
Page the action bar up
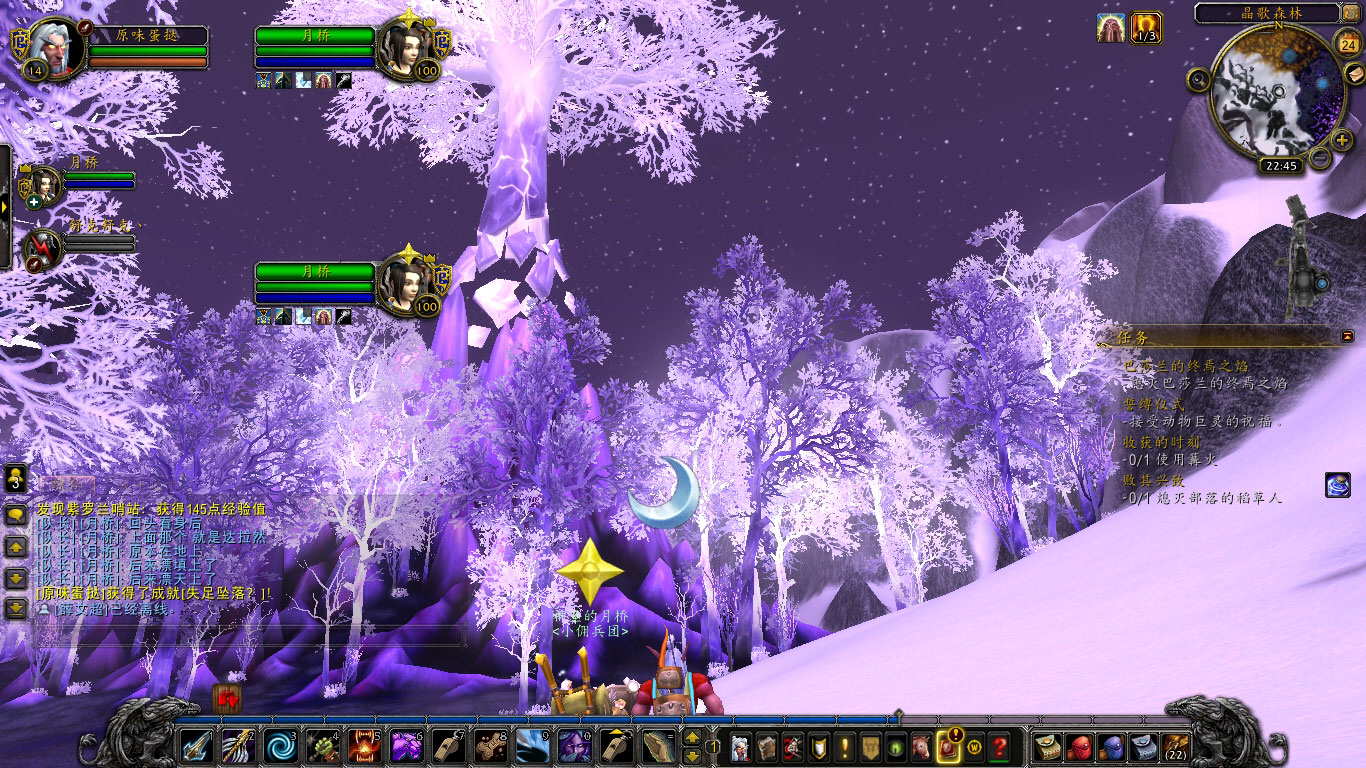(691, 738)
